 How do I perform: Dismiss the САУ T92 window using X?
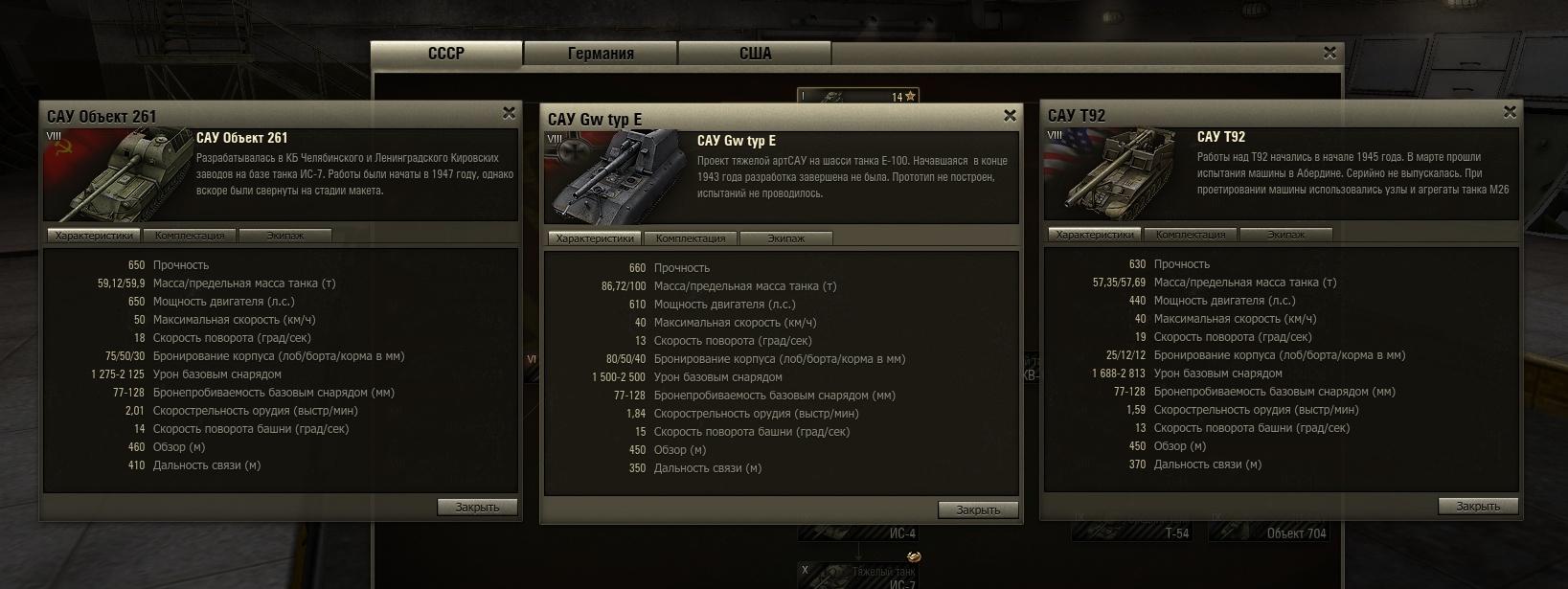pyautogui.click(x=1510, y=112)
